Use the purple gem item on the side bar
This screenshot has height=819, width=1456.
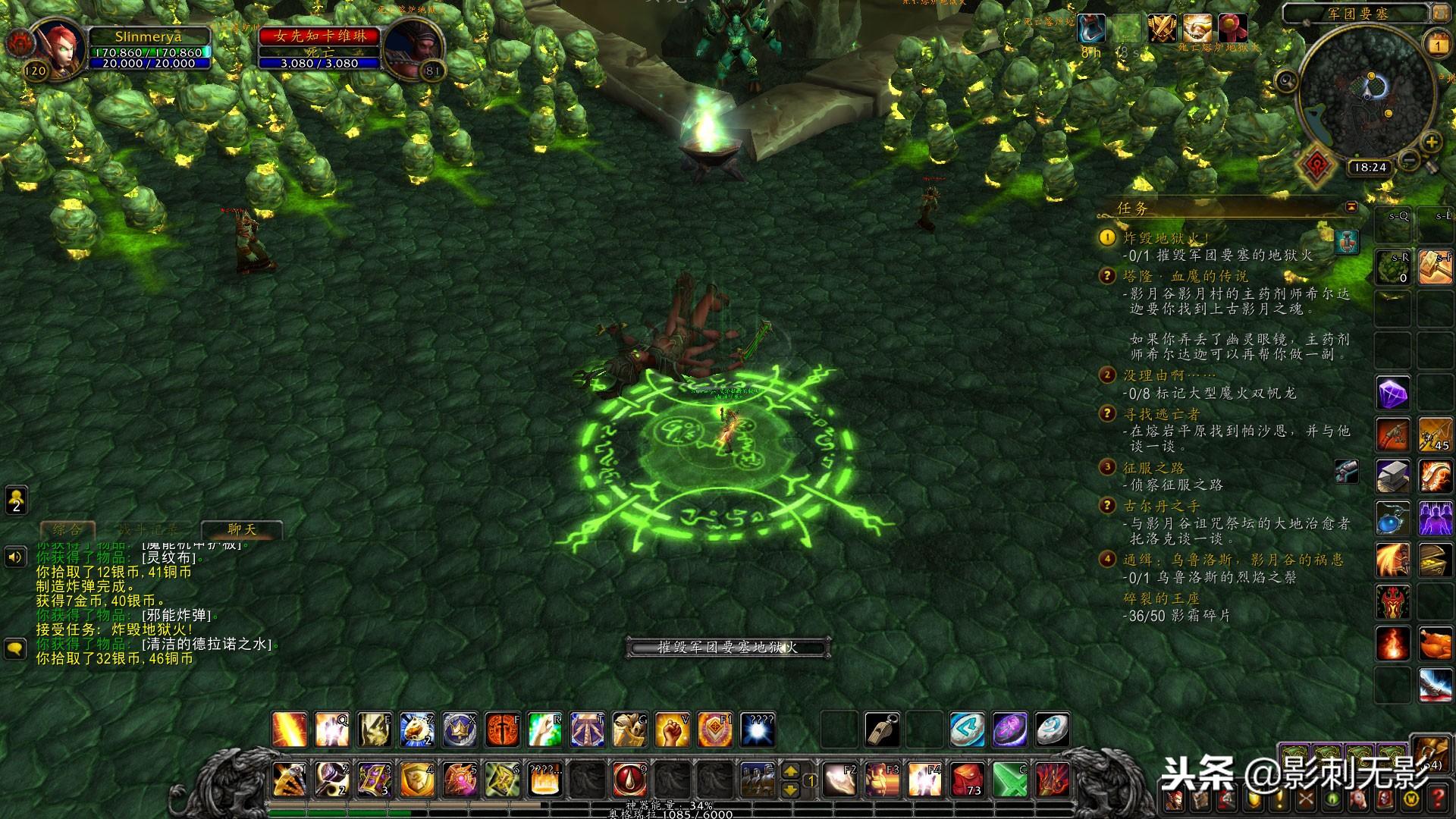click(1393, 394)
